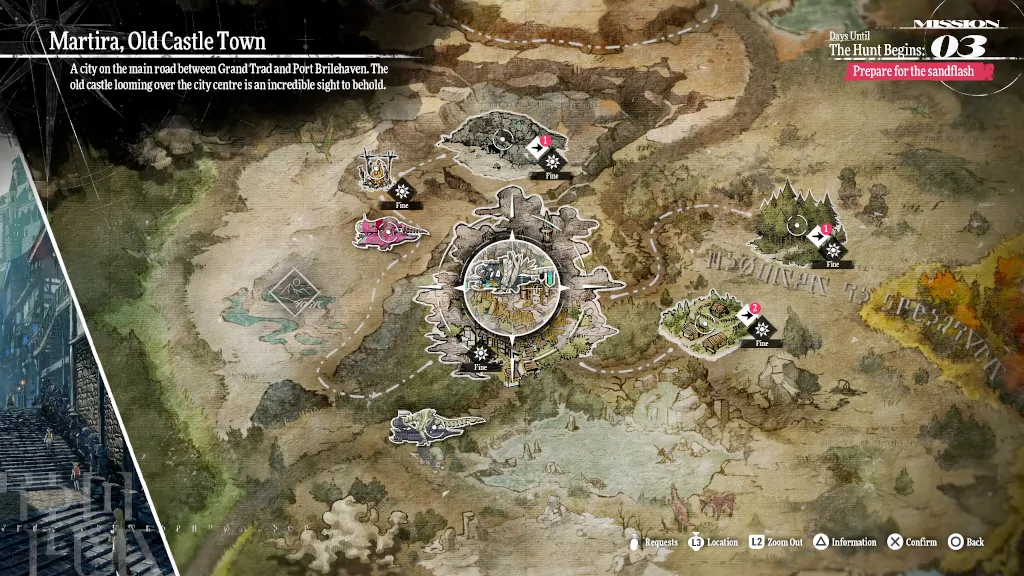This screenshot has width=1024, height=576.
Task: Select the small camp location with tents
Action: (375, 167)
